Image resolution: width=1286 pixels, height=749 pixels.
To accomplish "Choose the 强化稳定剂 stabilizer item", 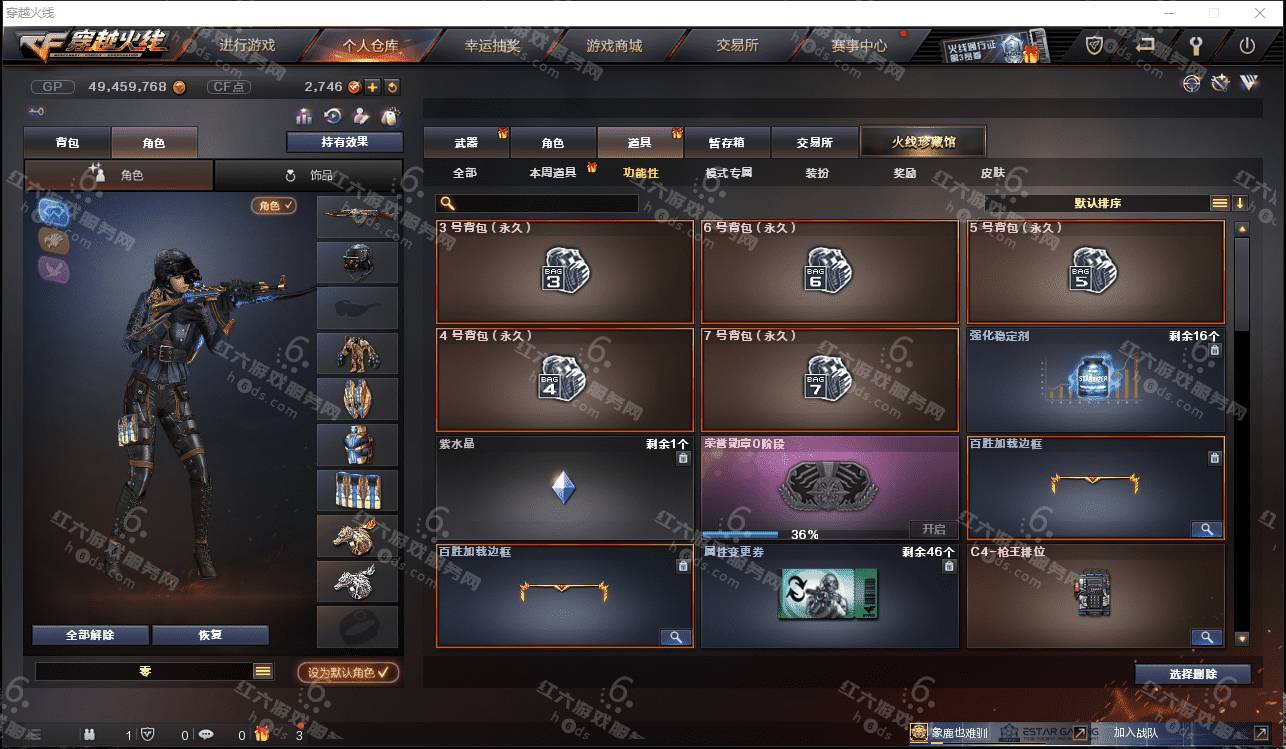I will point(1095,380).
